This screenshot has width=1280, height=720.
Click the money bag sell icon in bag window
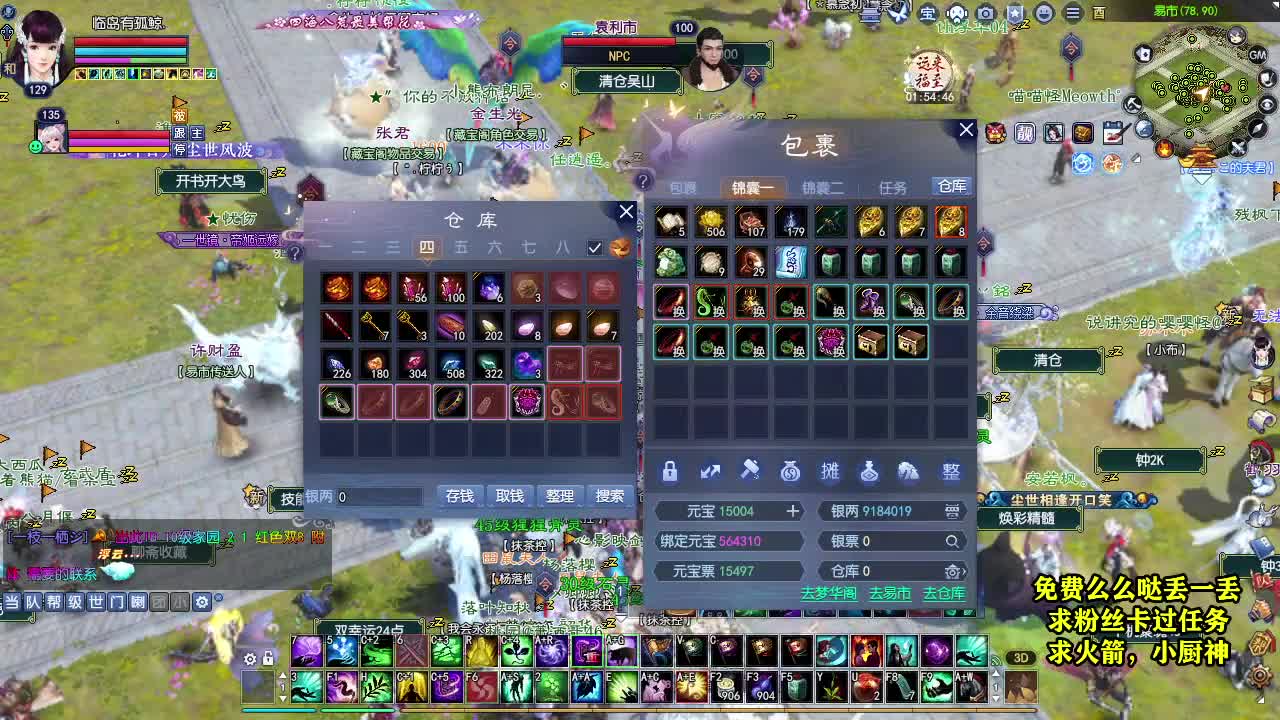[791, 471]
